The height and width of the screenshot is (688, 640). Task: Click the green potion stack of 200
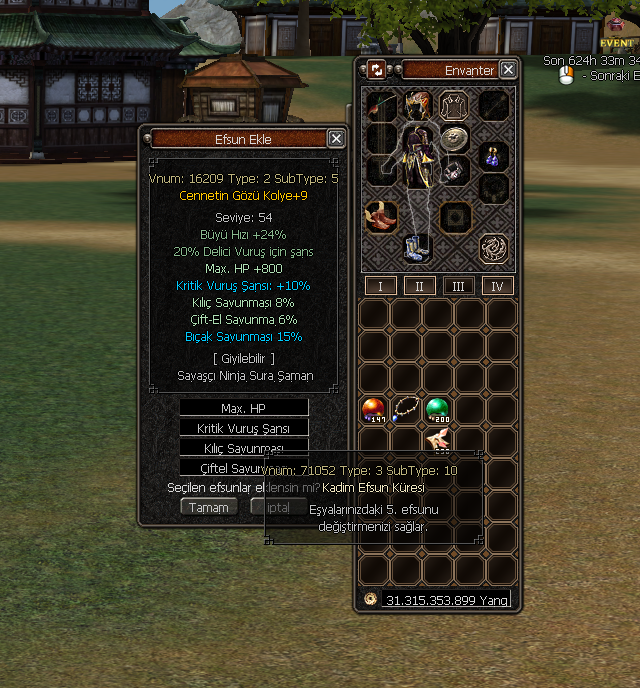tap(437, 409)
